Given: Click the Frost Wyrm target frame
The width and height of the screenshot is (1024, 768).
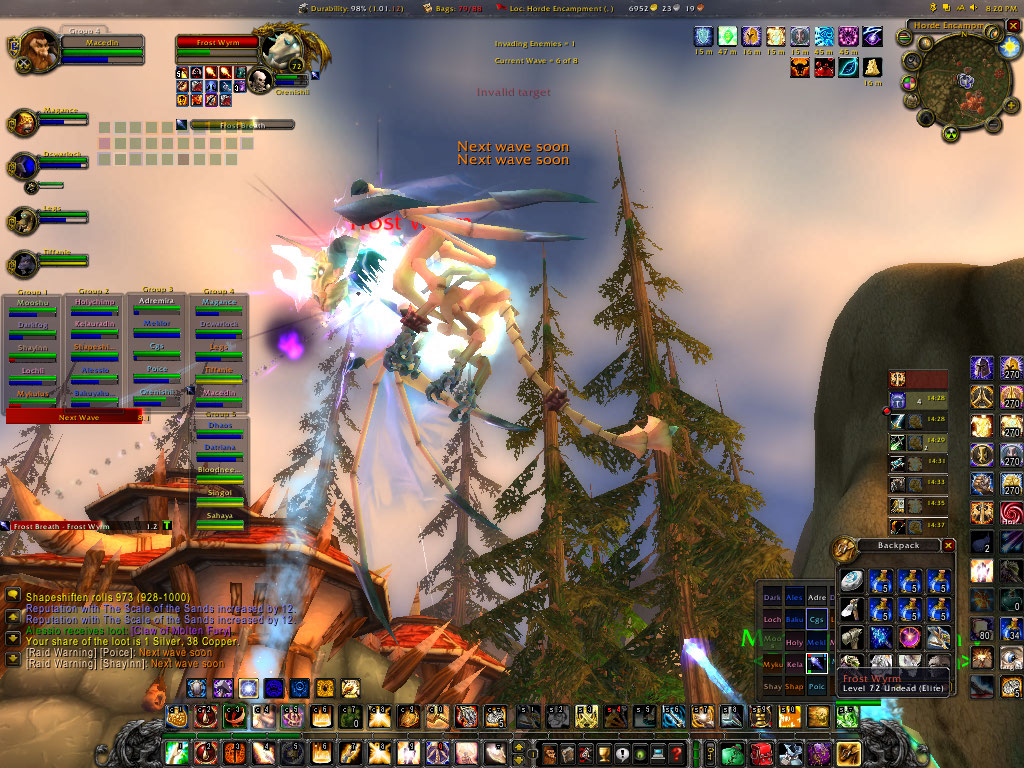Looking at the screenshot, I should [x=218, y=44].
